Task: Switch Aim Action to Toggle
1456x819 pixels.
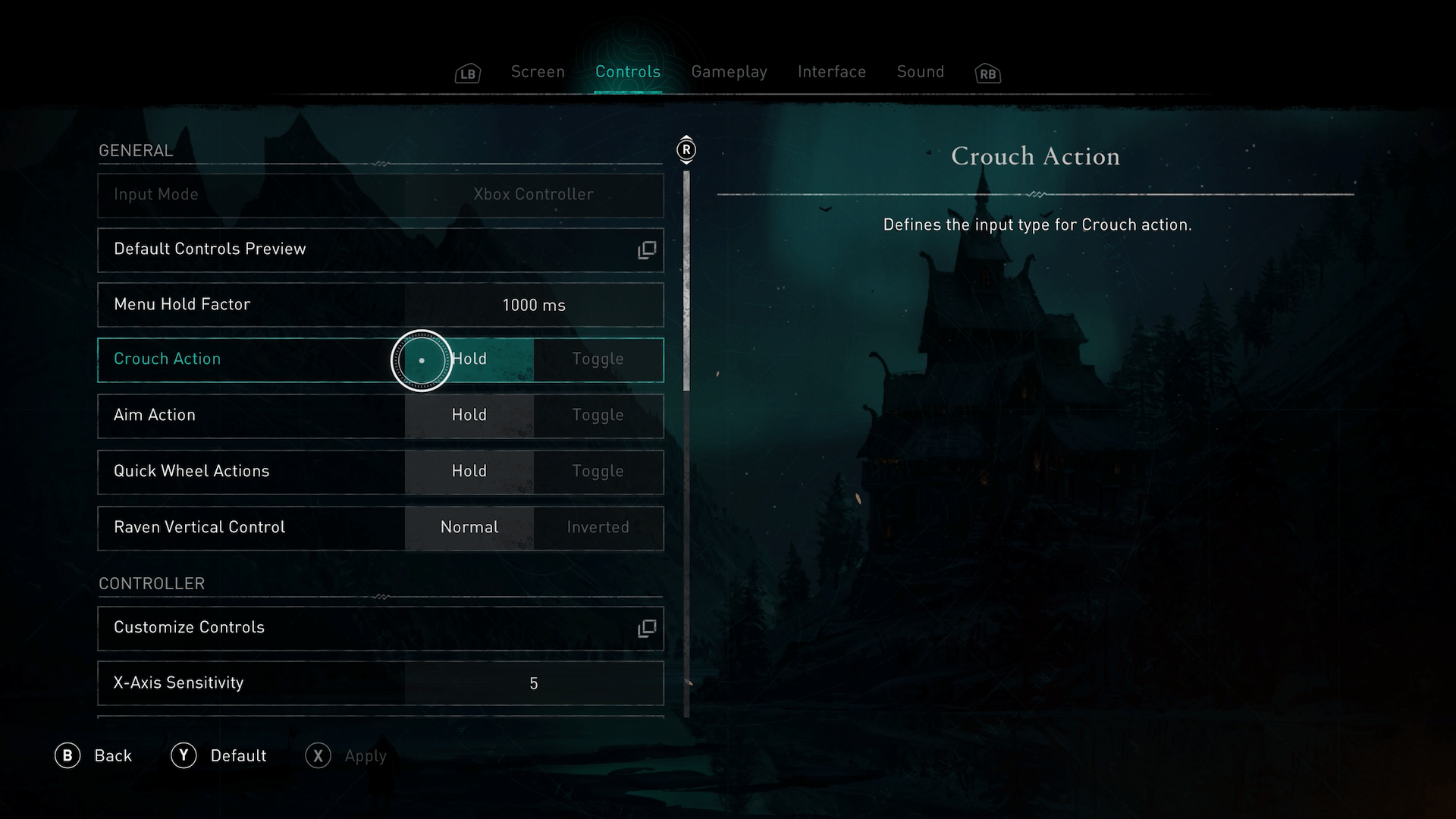Action: tap(598, 416)
